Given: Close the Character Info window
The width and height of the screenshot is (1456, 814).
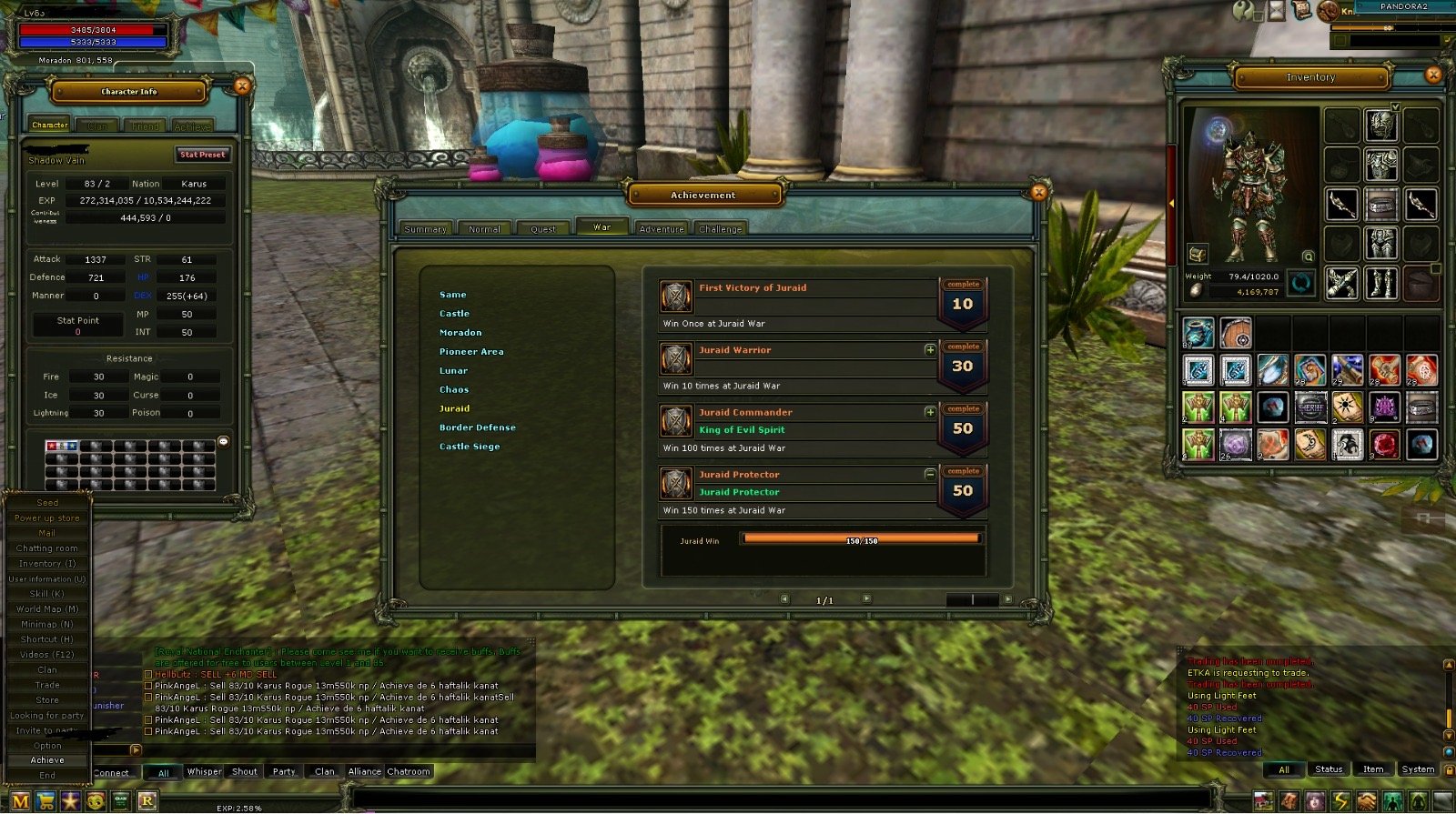Looking at the screenshot, I should (242, 86).
